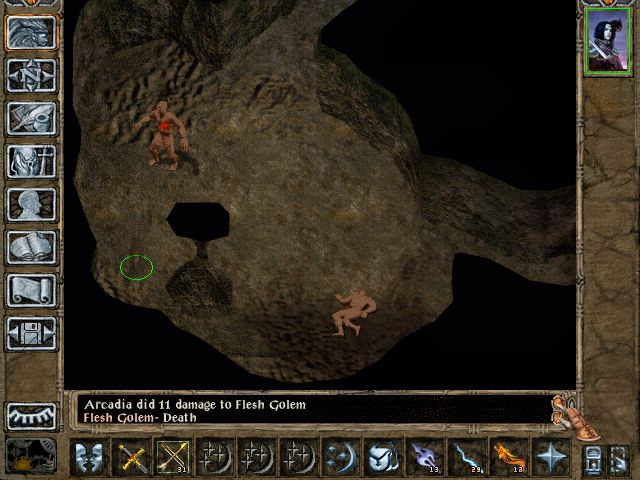Image resolution: width=640 pixels, height=480 pixels.
Task: Use the orange quick item showing 13
Action: pos(507,457)
